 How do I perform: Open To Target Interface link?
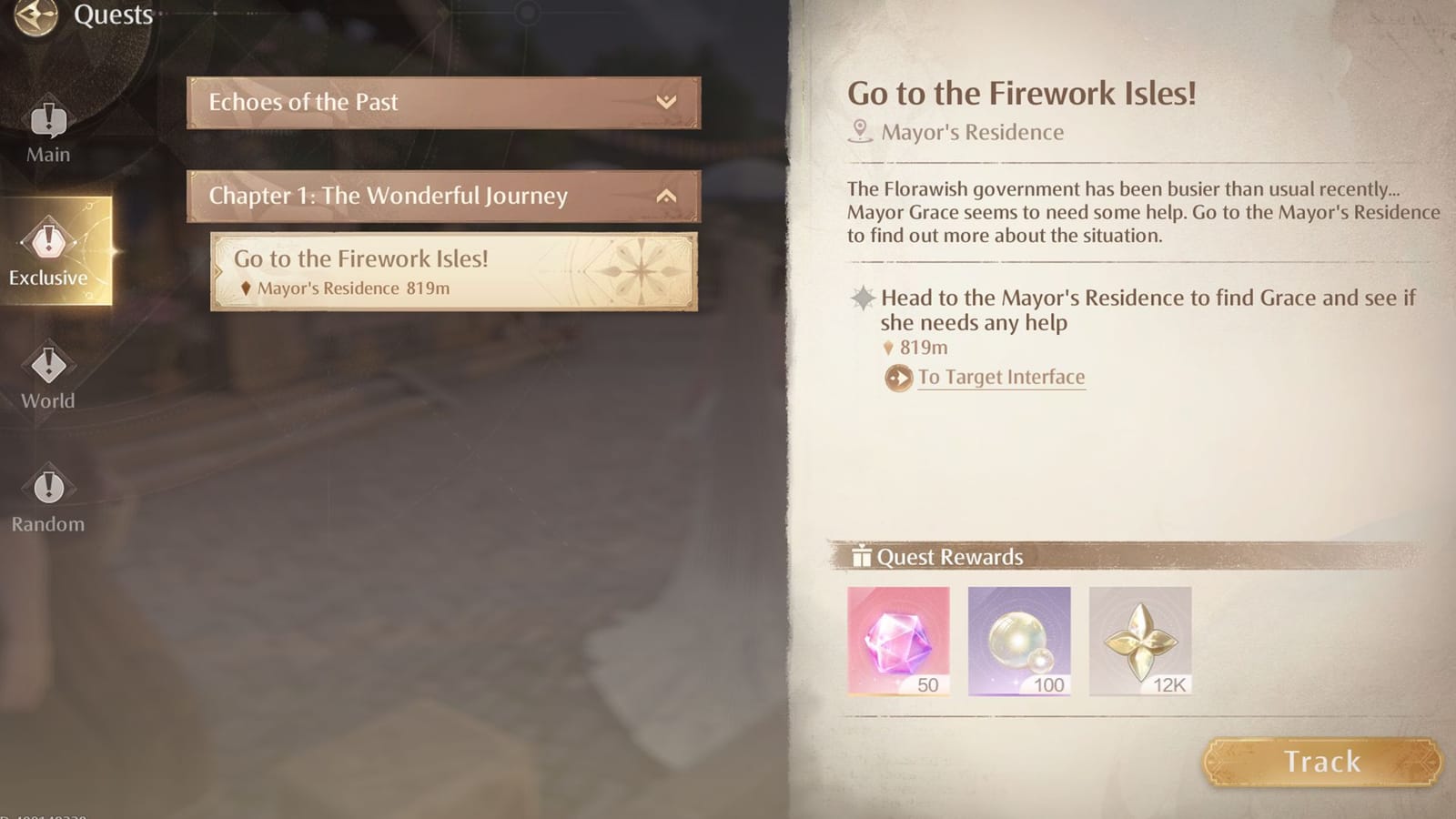click(1001, 377)
